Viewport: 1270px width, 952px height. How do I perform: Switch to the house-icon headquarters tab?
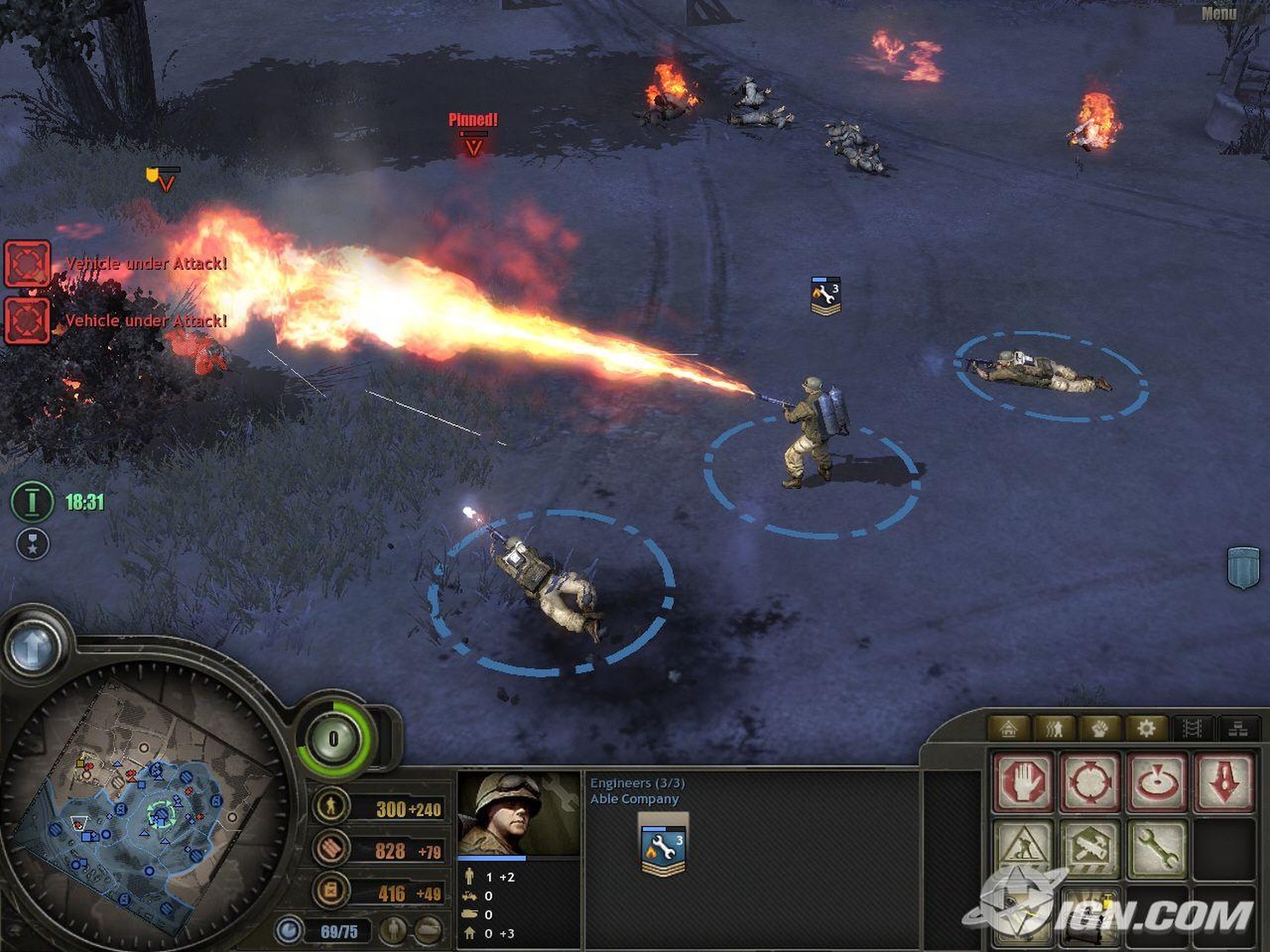[1009, 728]
